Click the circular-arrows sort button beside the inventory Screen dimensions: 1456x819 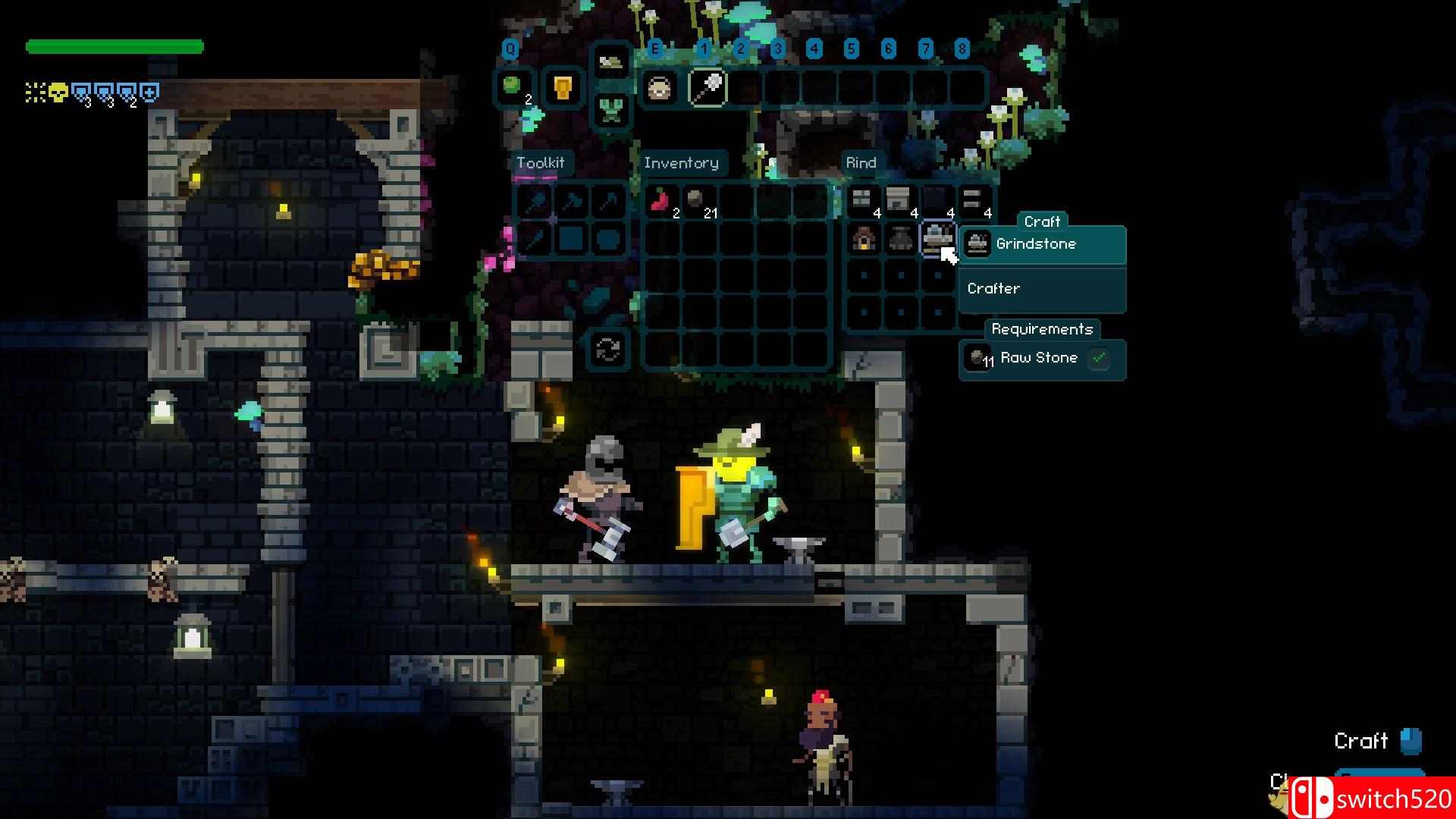coord(607,349)
